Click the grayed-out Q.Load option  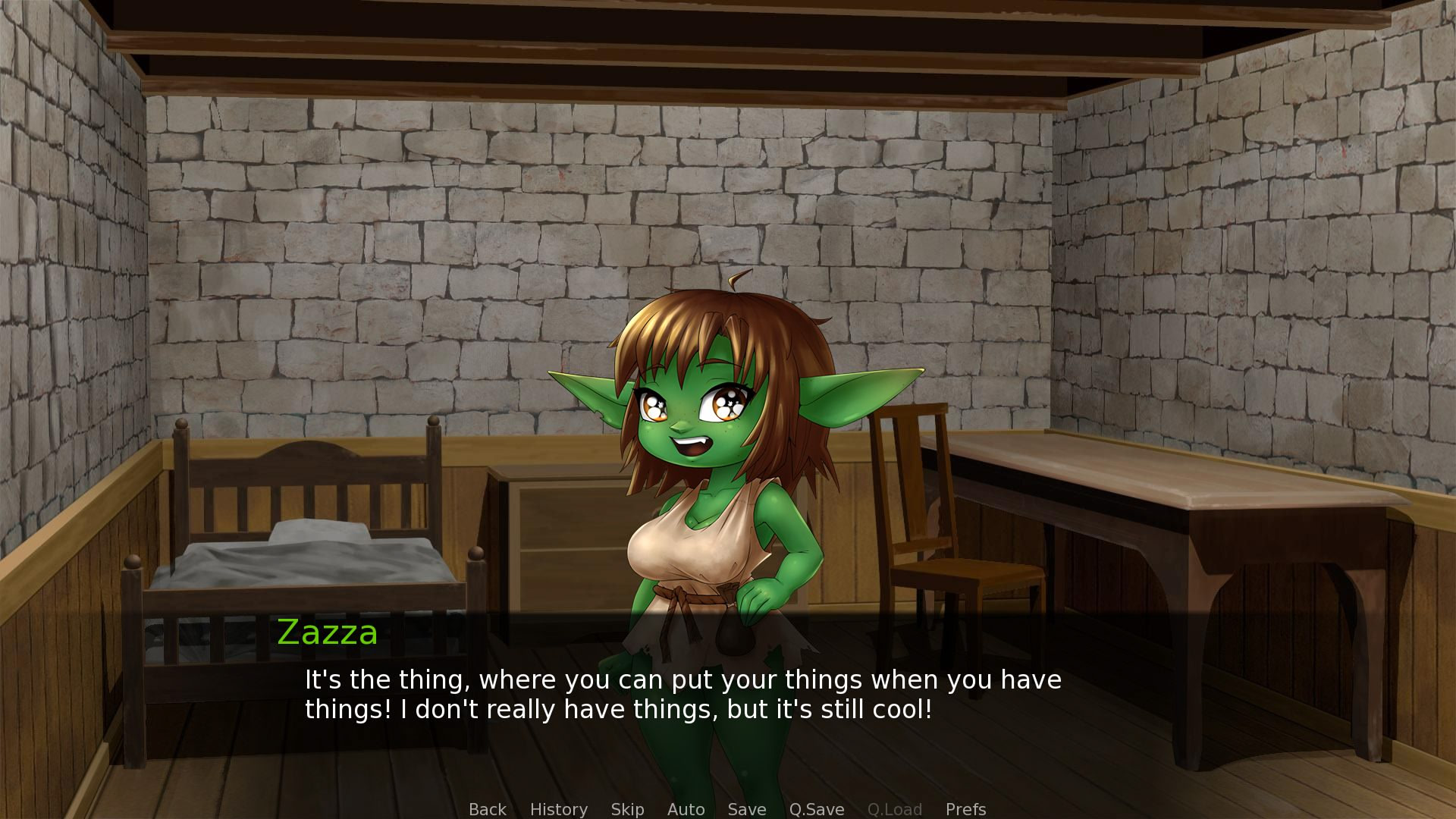click(x=896, y=809)
